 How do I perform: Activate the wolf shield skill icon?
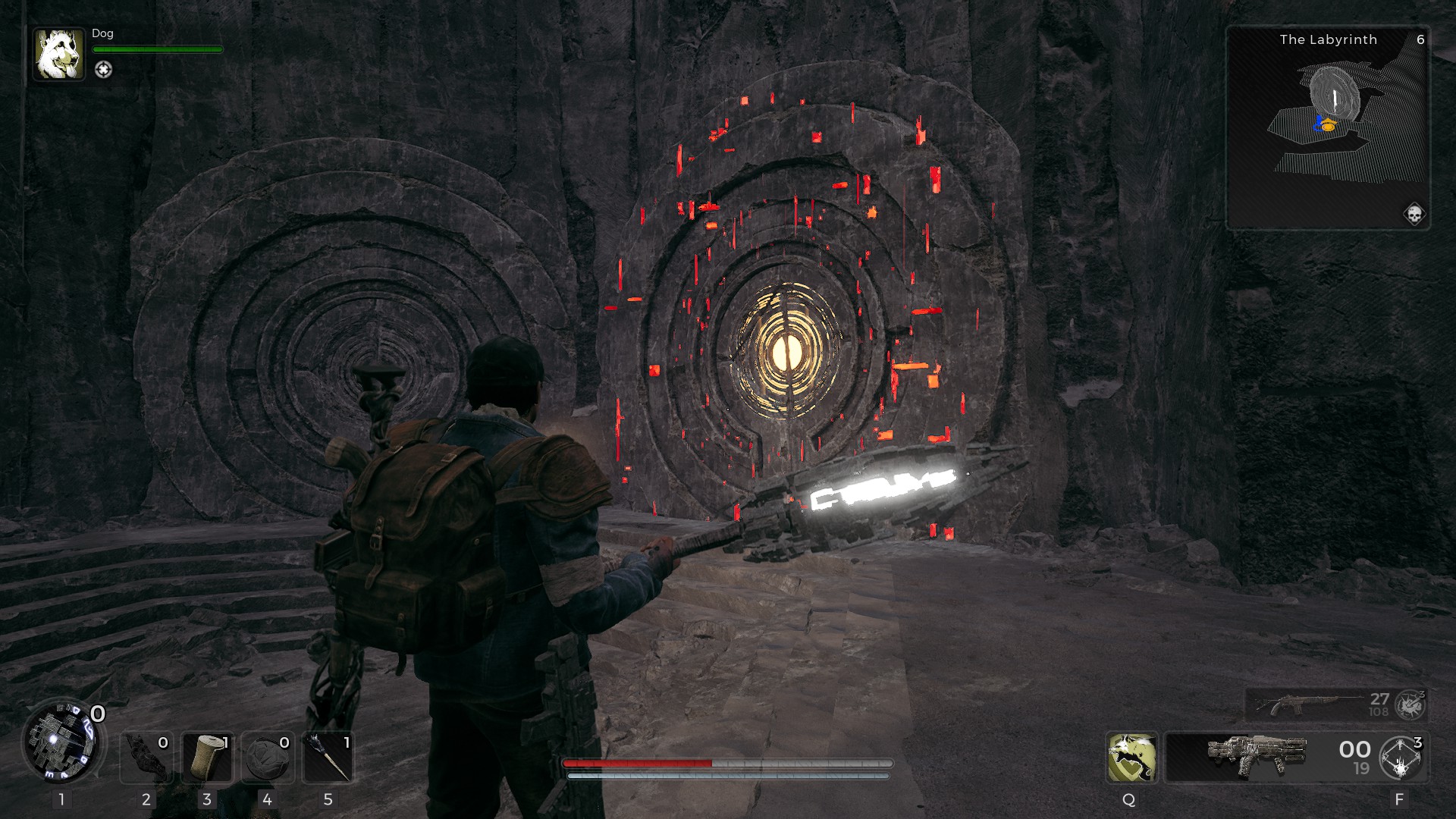coord(1131,757)
